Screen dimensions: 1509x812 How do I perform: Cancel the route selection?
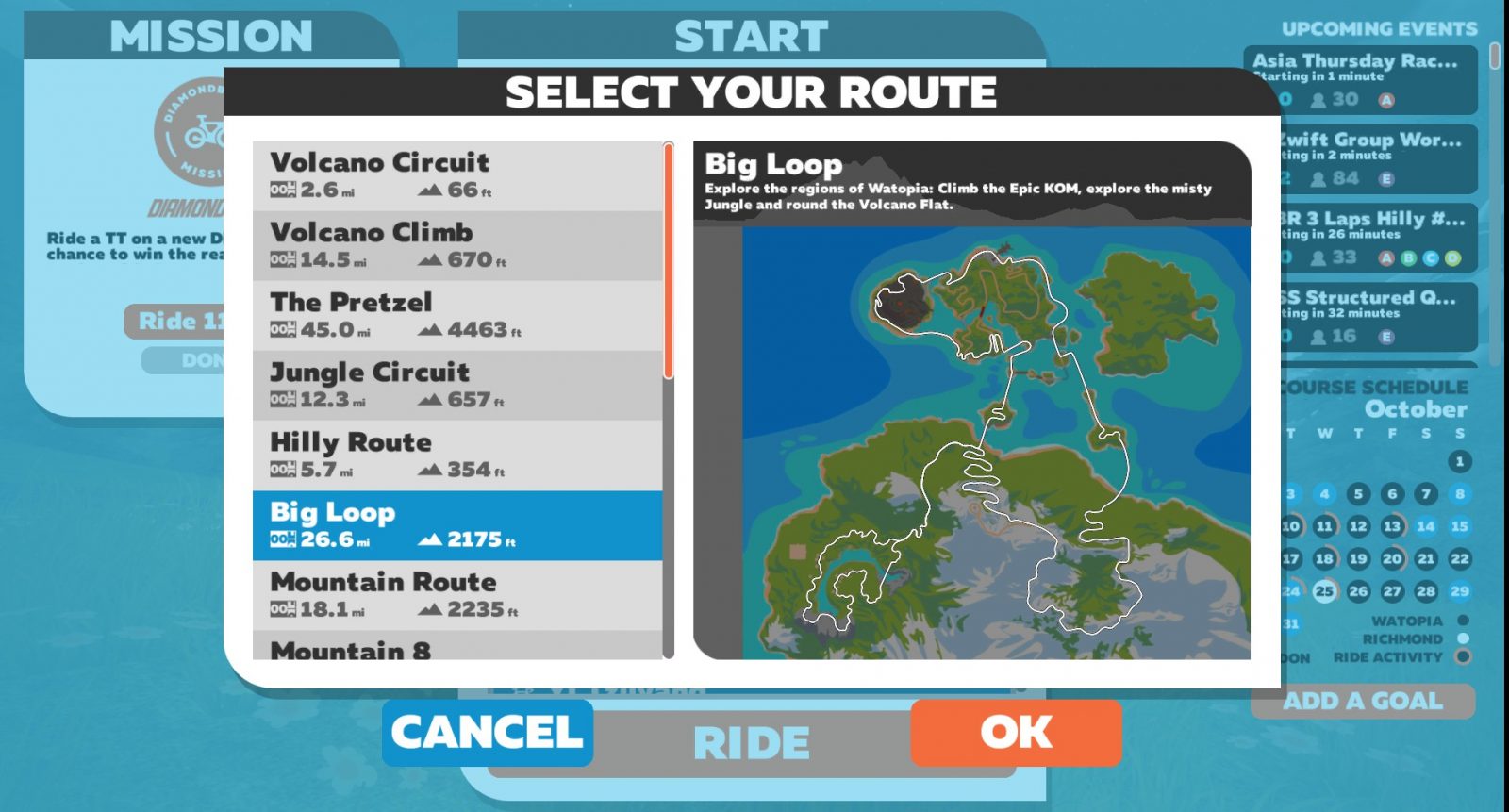coord(488,733)
